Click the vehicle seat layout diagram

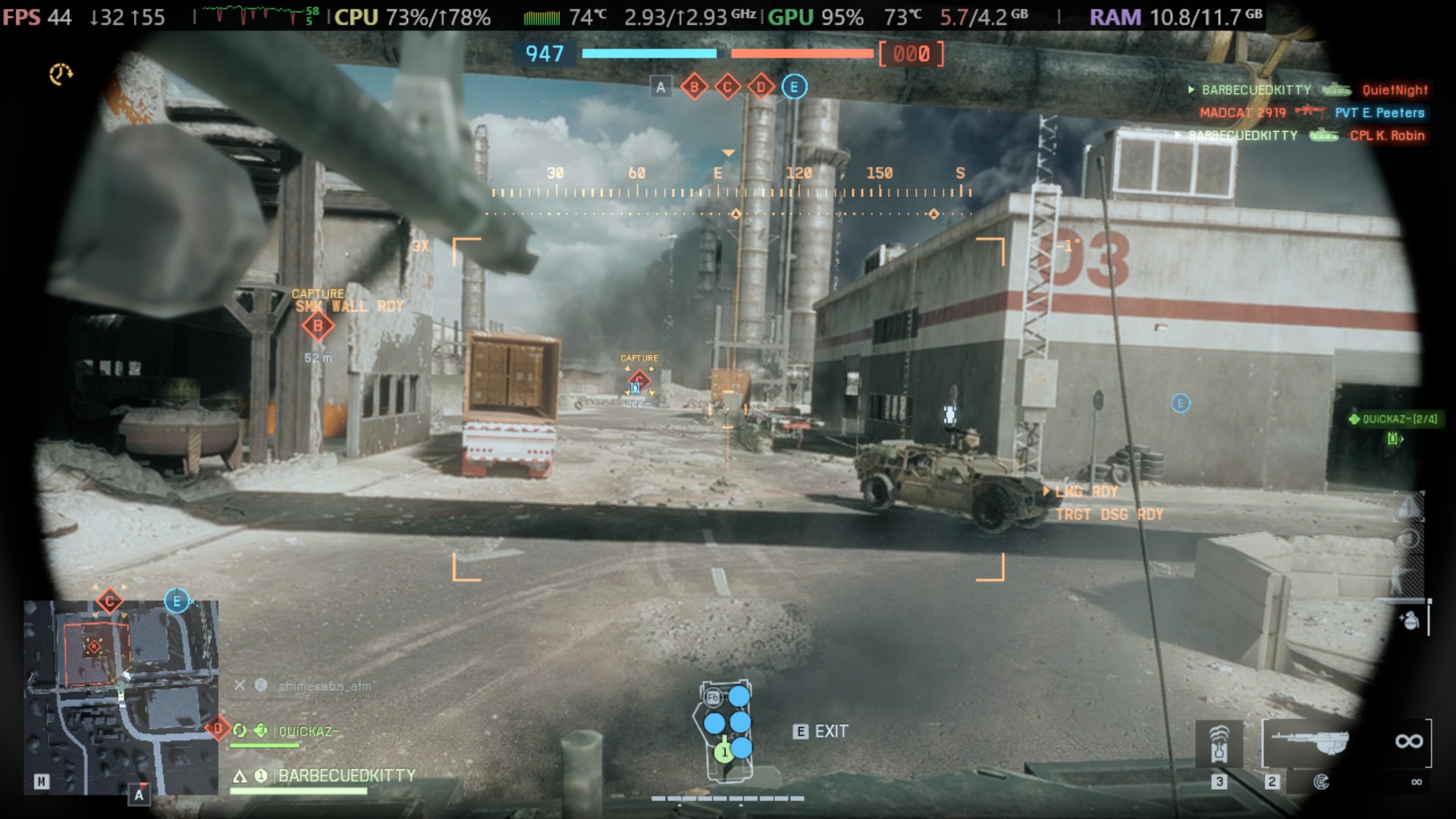click(x=726, y=730)
